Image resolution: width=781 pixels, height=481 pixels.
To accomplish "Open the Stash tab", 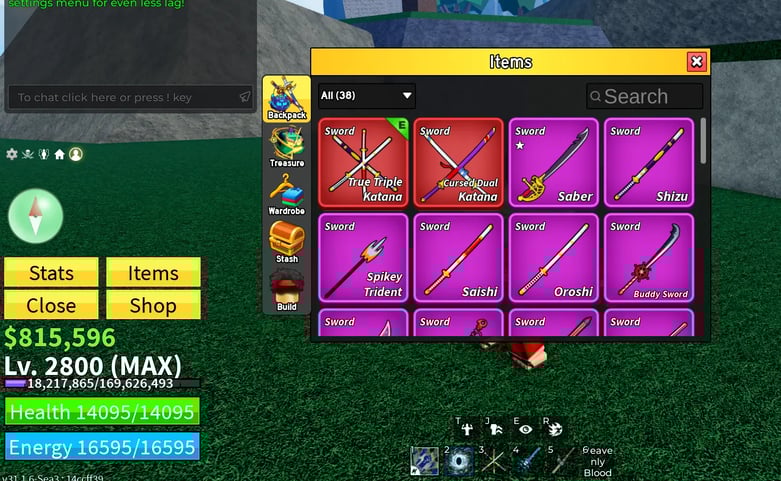I will coord(286,243).
